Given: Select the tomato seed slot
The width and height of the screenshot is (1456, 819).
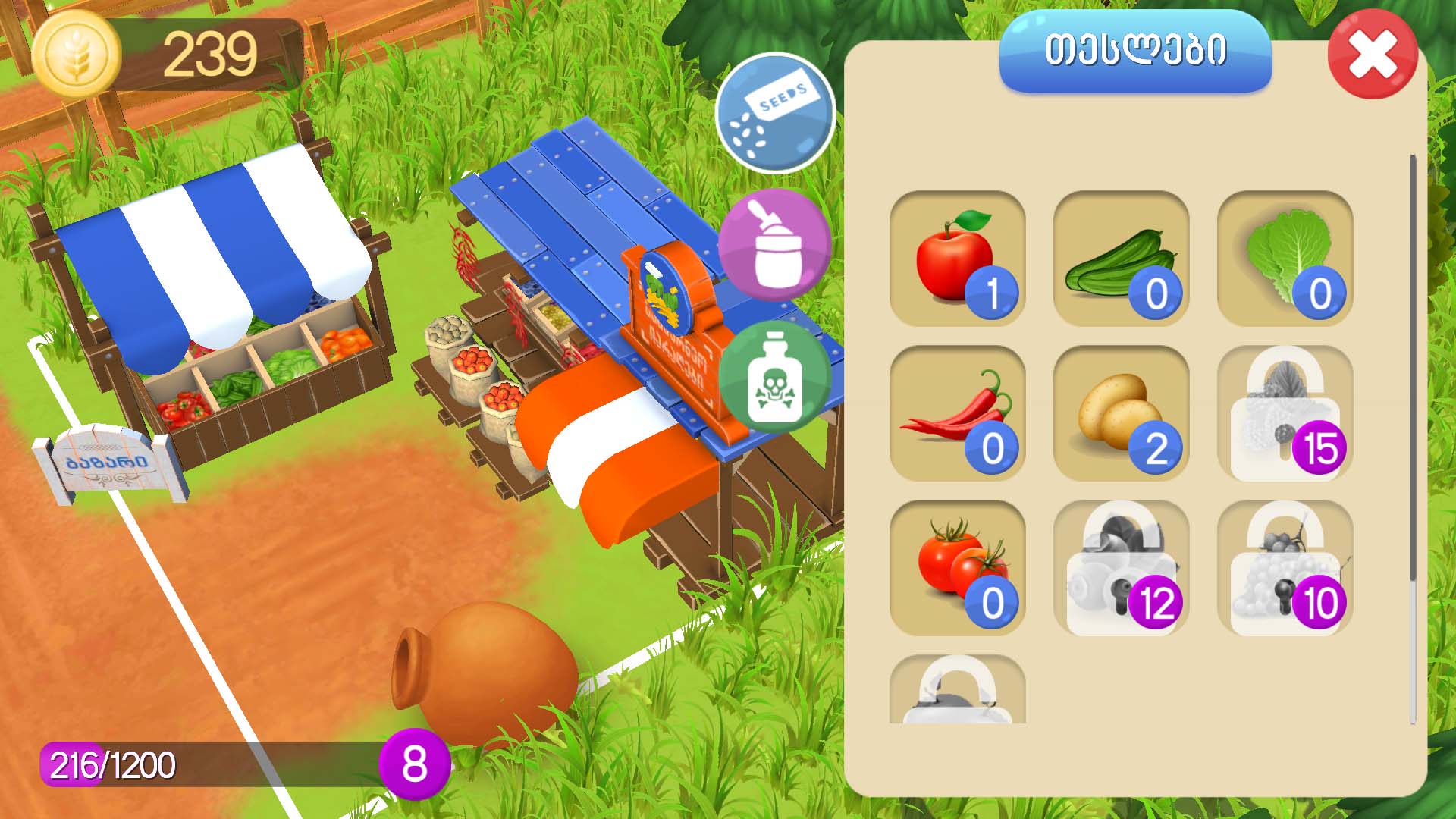Looking at the screenshot, I should click(957, 568).
